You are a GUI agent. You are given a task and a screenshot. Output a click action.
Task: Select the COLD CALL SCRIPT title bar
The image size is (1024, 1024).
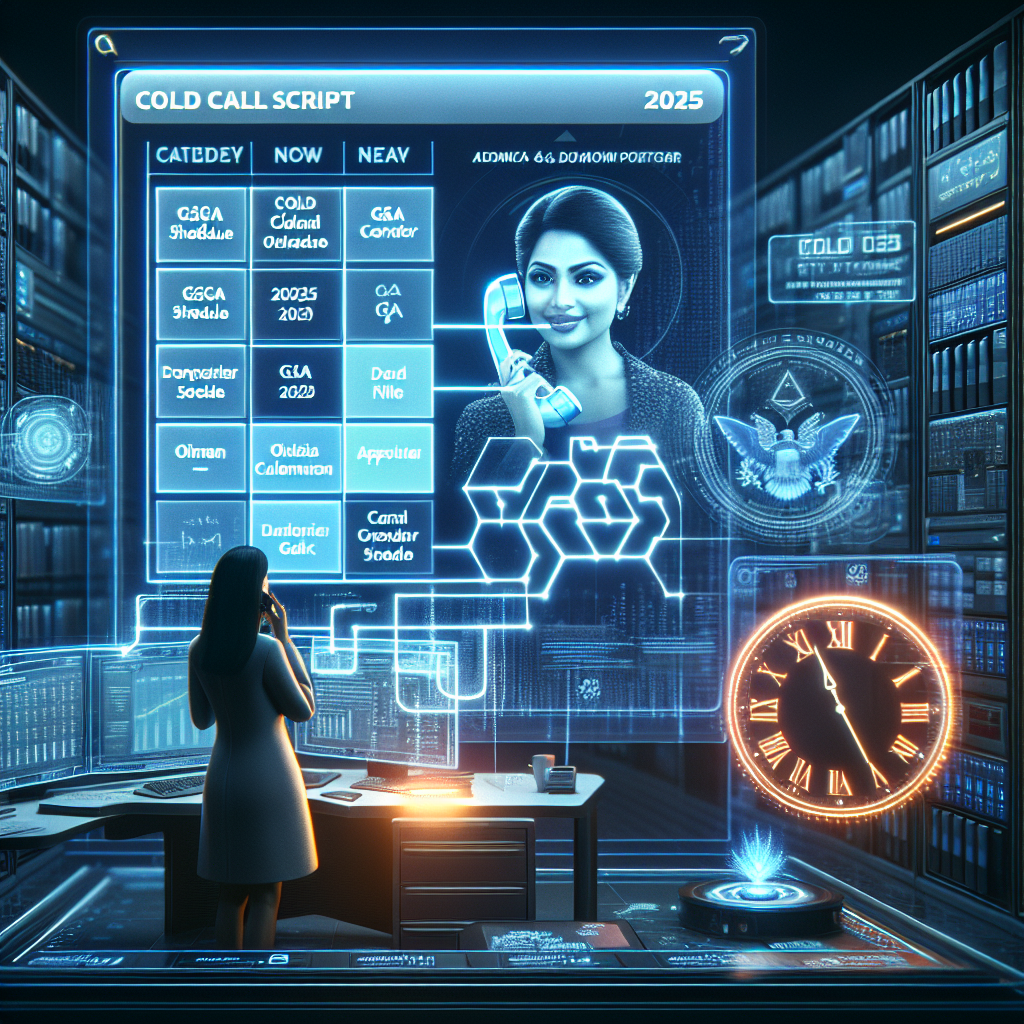420,100
